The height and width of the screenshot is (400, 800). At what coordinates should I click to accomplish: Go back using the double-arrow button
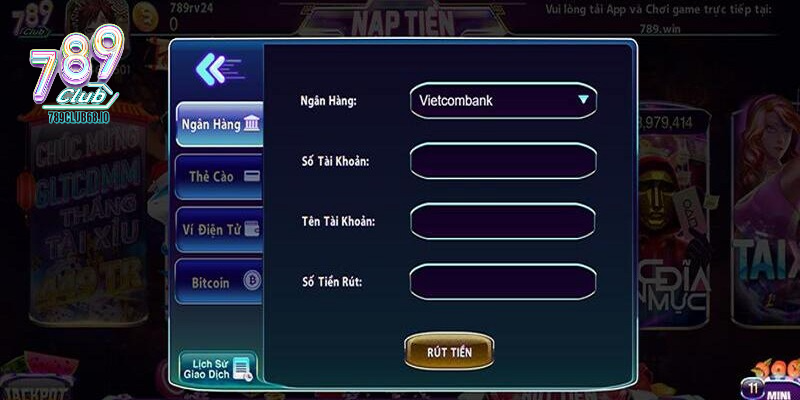coord(217,69)
